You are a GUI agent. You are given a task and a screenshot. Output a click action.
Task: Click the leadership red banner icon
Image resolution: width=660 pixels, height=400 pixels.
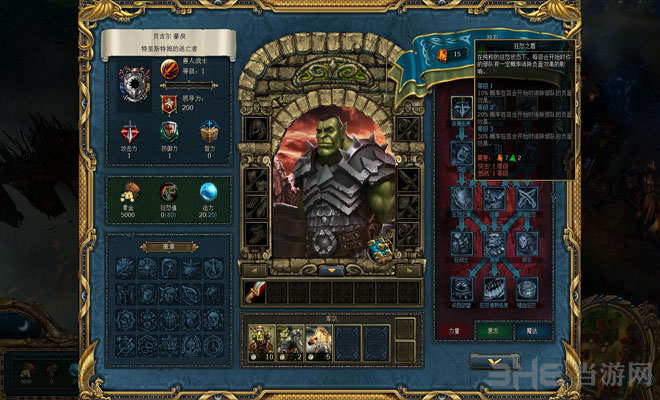click(169, 106)
